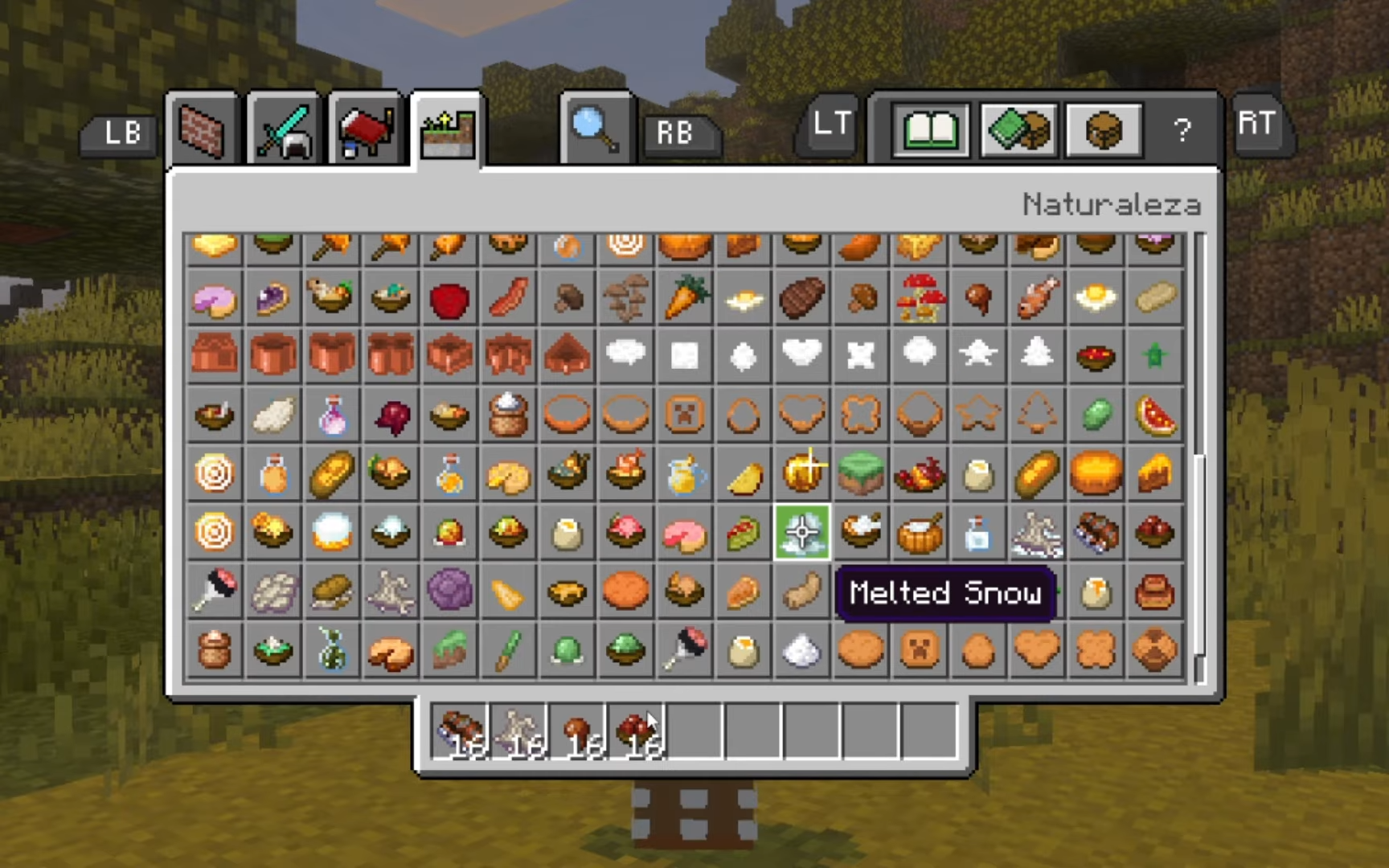Click the open book recipe button
The width and height of the screenshot is (1389, 868).
click(x=931, y=130)
